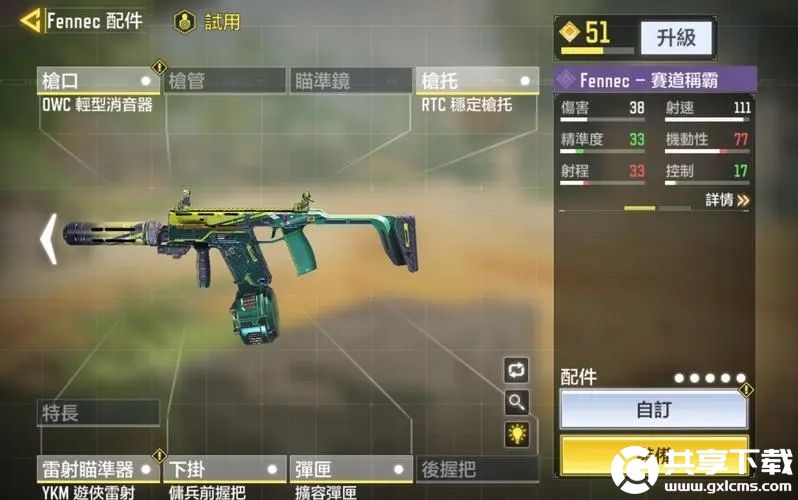
Task: Click the 自訂 customize button
Action: [654, 409]
